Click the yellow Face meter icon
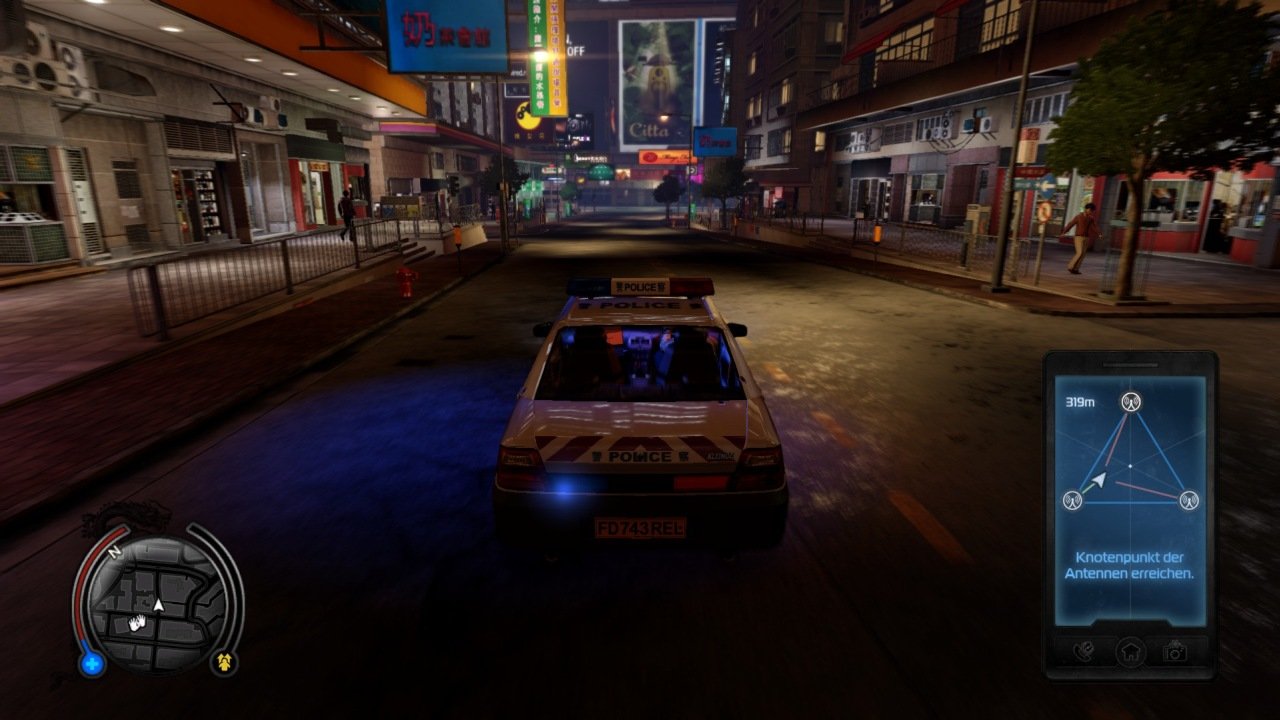The width and height of the screenshot is (1280, 720). 224,661
